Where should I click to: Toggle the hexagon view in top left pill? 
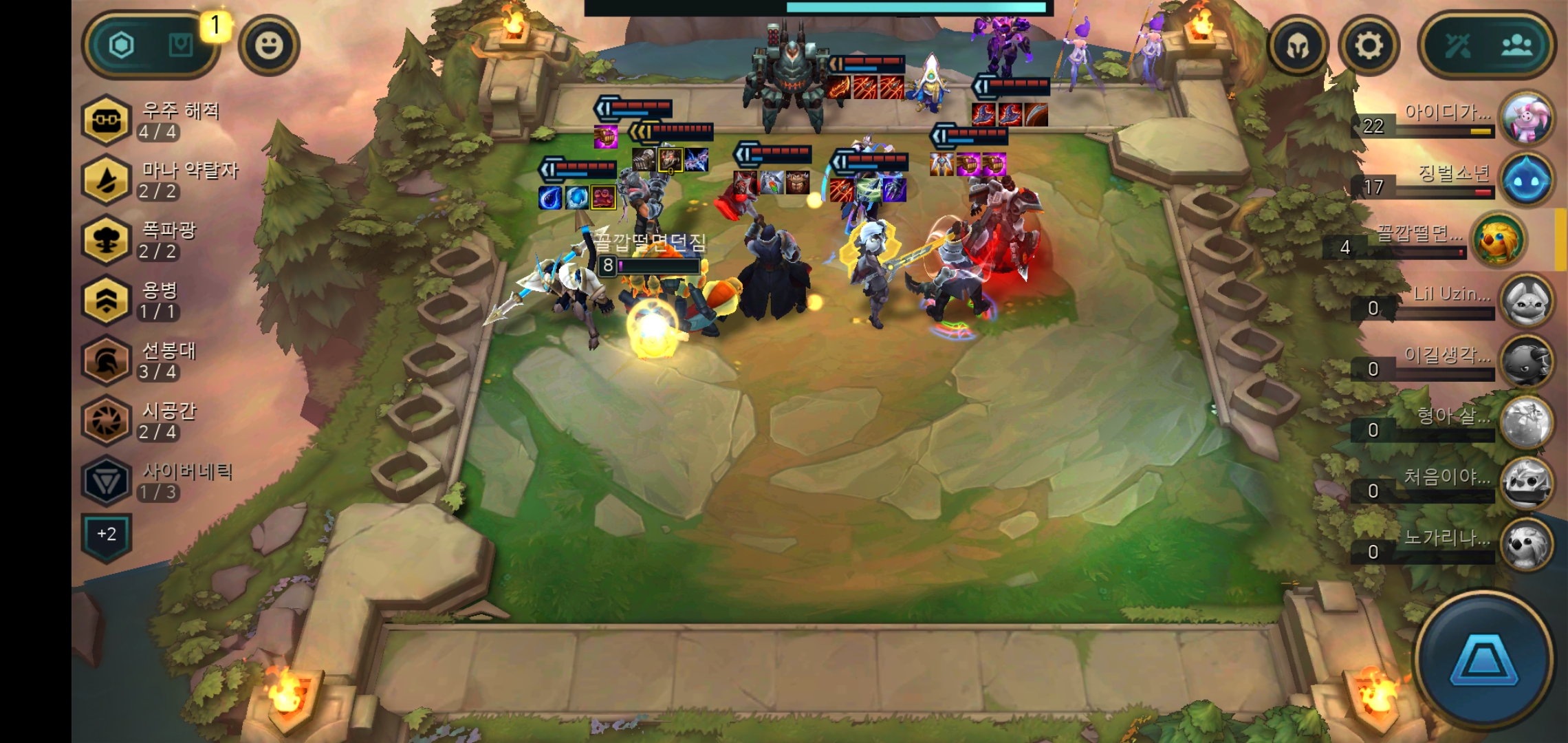(x=120, y=43)
